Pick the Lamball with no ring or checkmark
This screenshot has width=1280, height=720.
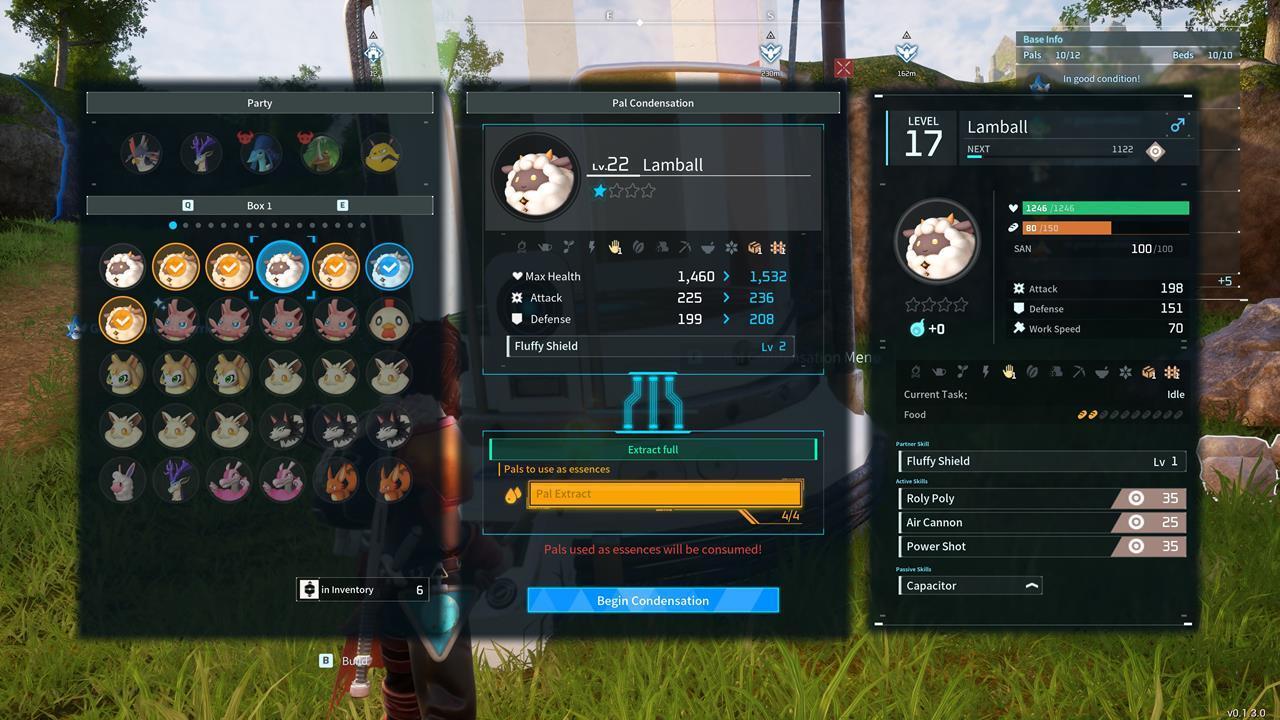click(123, 267)
